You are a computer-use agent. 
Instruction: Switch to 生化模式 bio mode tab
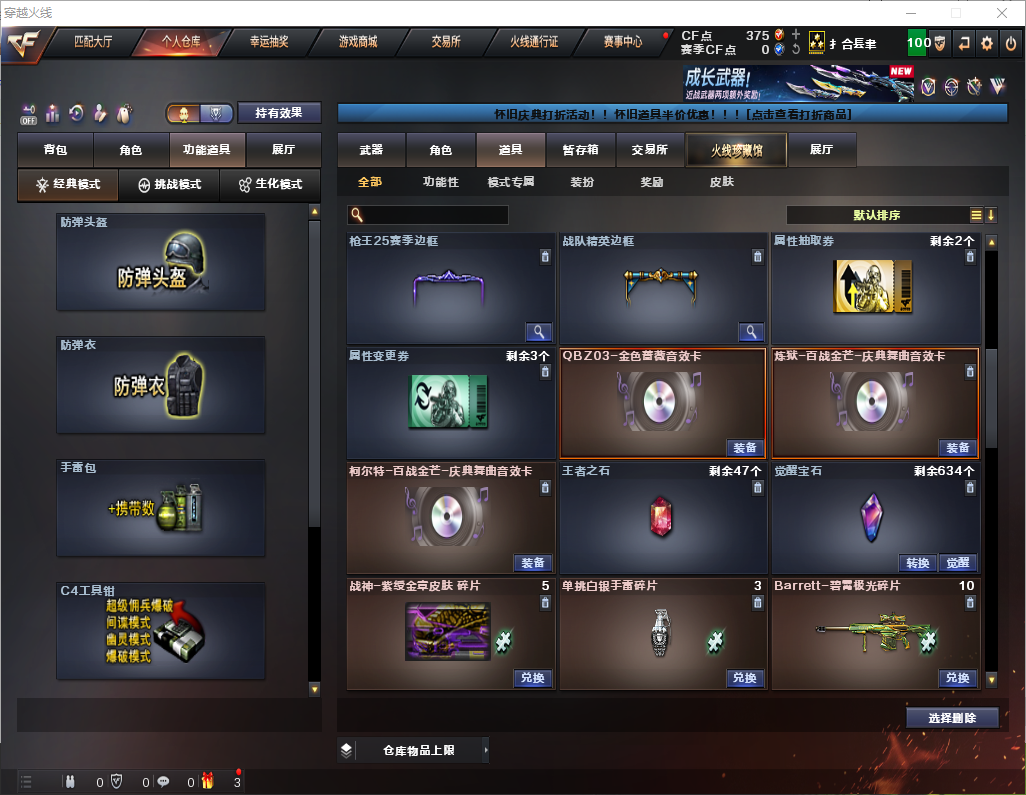click(x=270, y=185)
